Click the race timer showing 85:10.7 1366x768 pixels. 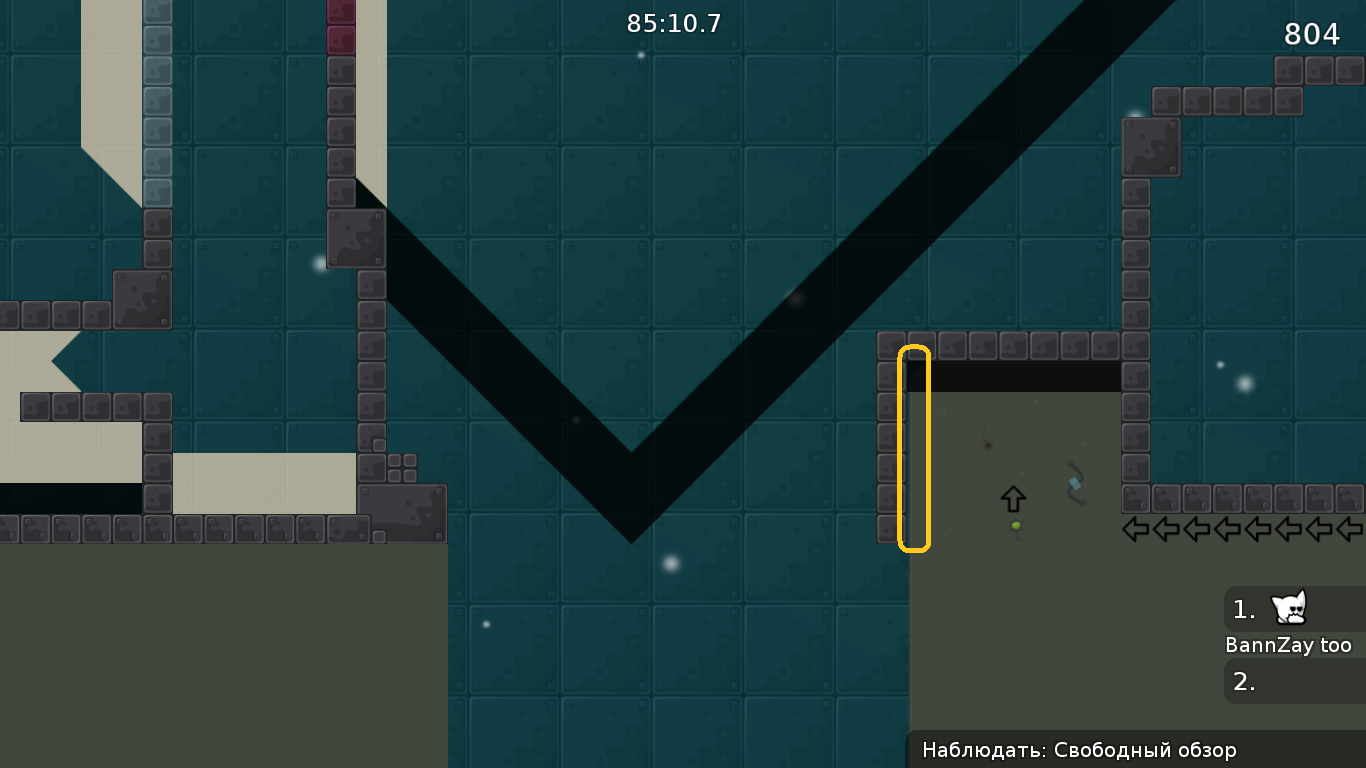pyautogui.click(x=673, y=23)
